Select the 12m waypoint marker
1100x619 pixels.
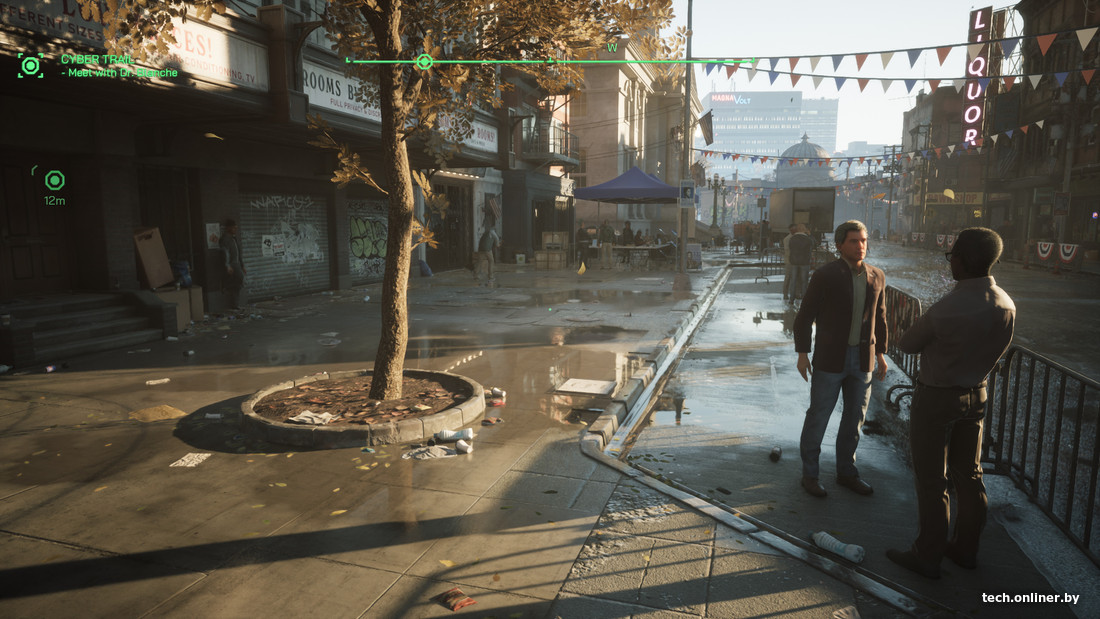click(54, 180)
